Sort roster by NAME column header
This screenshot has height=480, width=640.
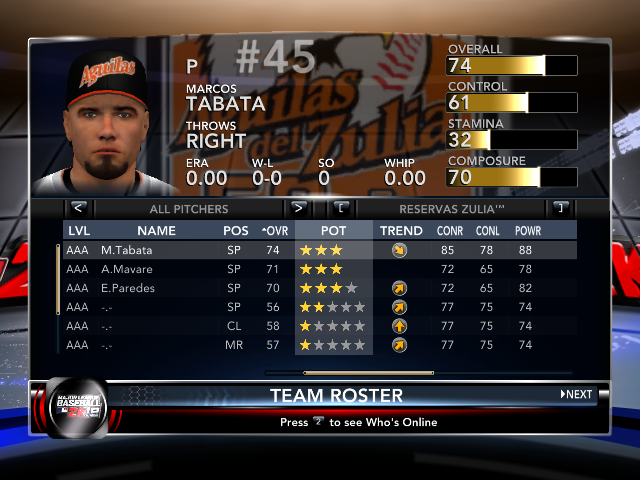[x=156, y=231]
